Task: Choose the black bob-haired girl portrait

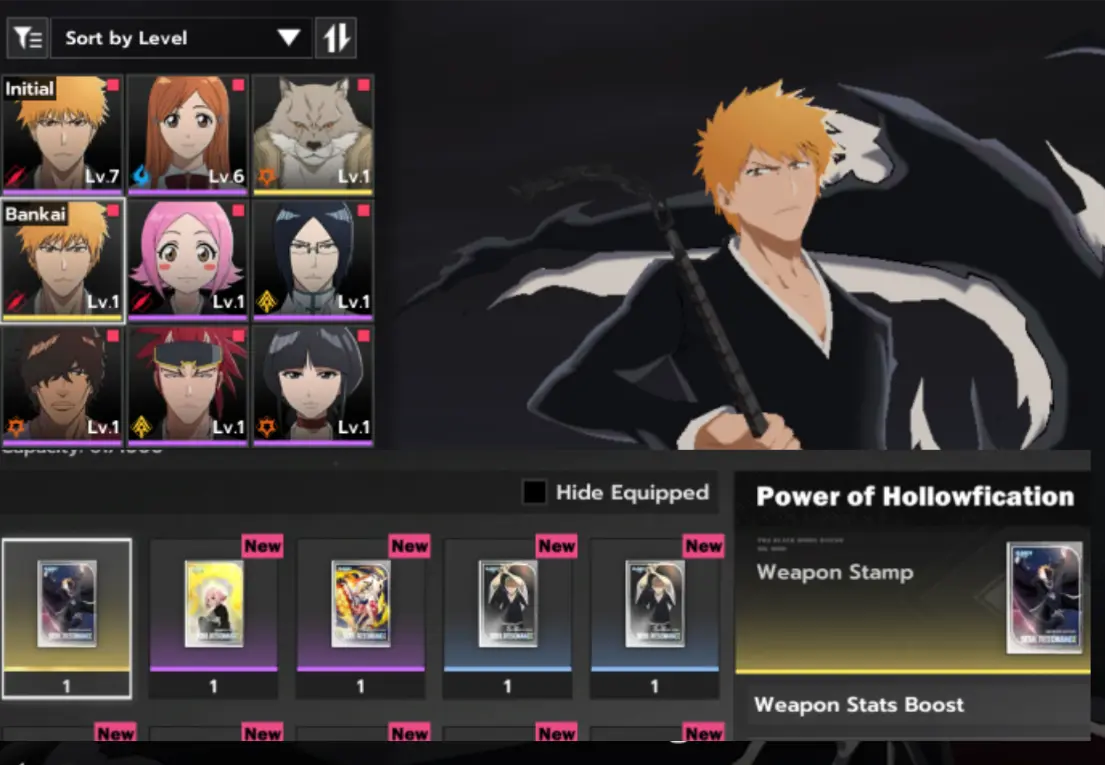Action: click(312, 384)
